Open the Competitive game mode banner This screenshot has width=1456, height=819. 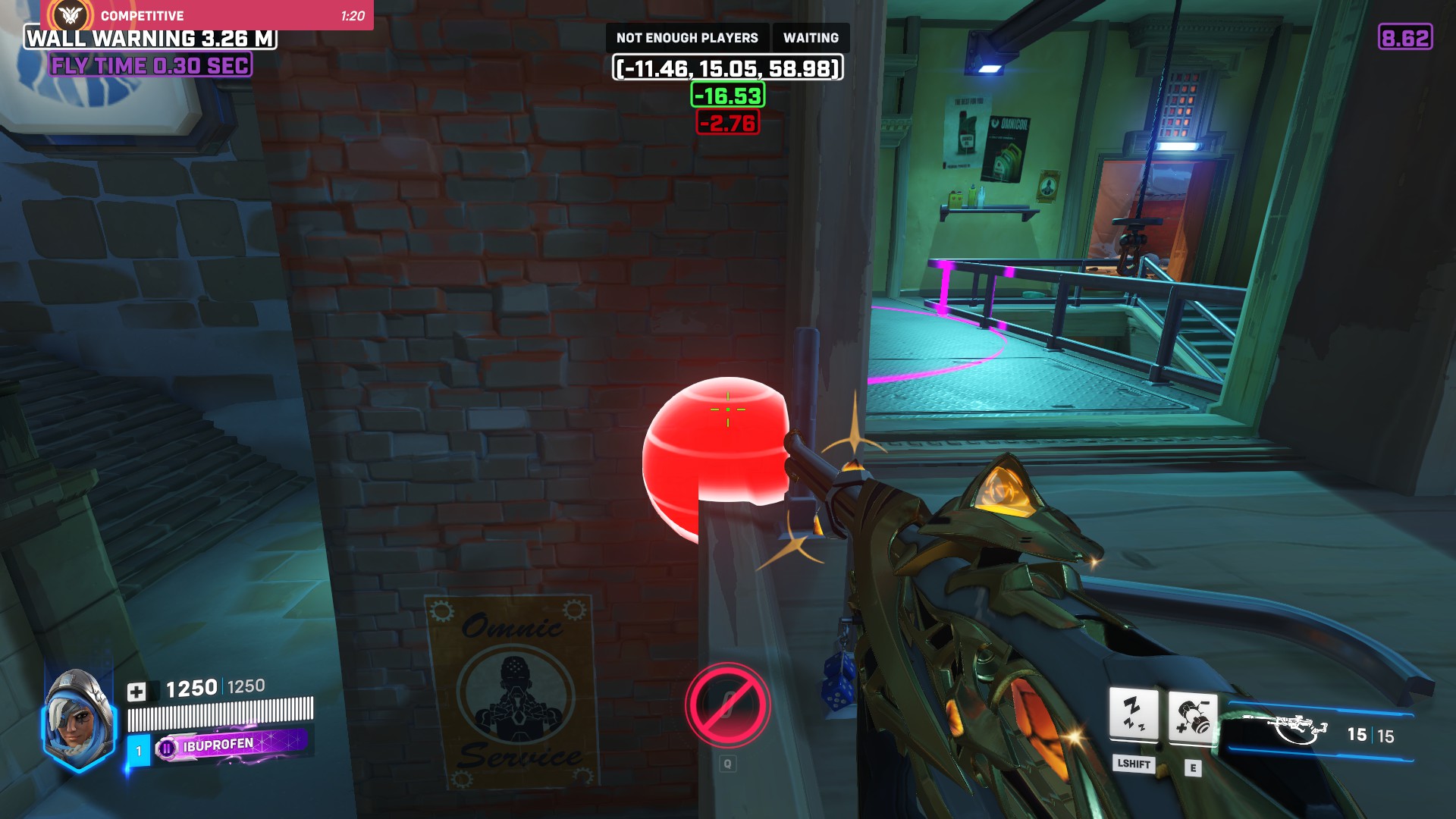pos(207,15)
